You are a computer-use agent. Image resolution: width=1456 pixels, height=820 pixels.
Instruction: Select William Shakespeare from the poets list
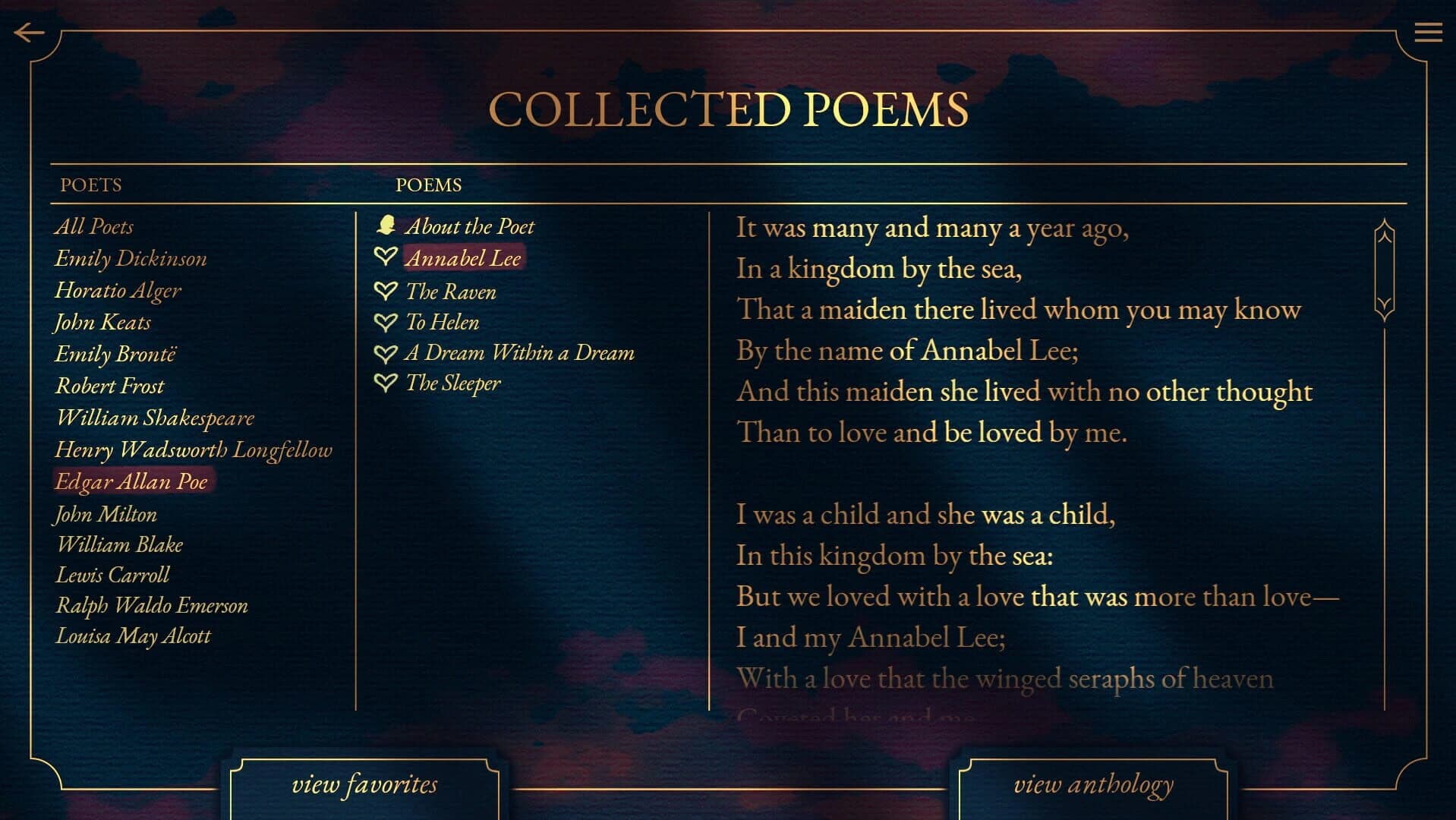(x=154, y=418)
